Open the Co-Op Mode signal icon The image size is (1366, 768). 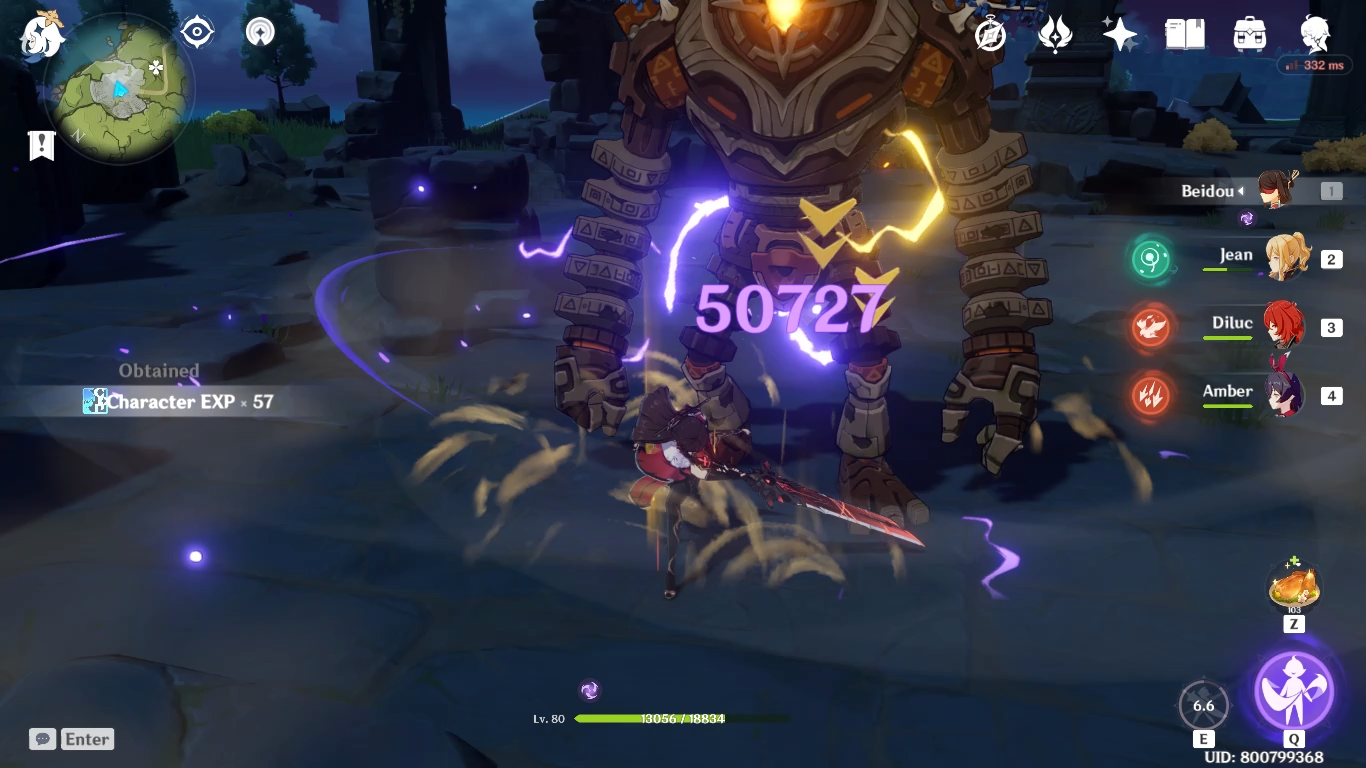pos(258,31)
